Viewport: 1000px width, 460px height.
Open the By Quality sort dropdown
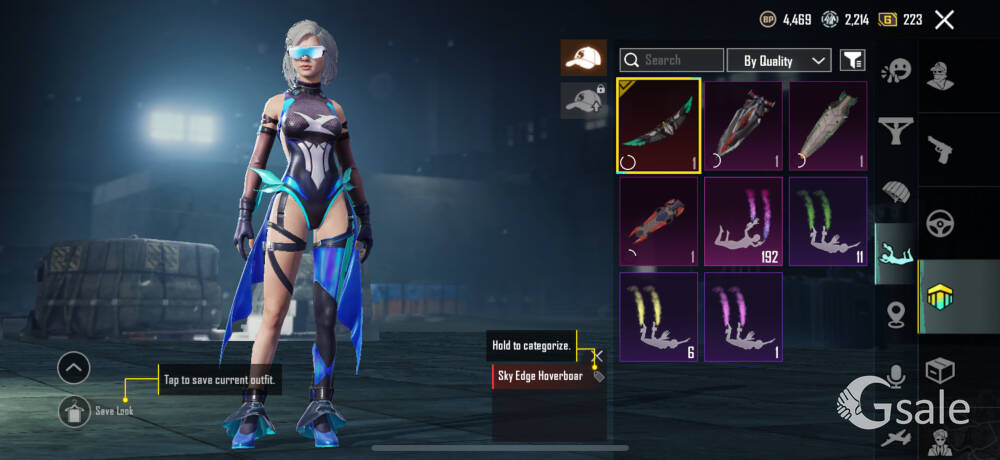click(x=779, y=60)
